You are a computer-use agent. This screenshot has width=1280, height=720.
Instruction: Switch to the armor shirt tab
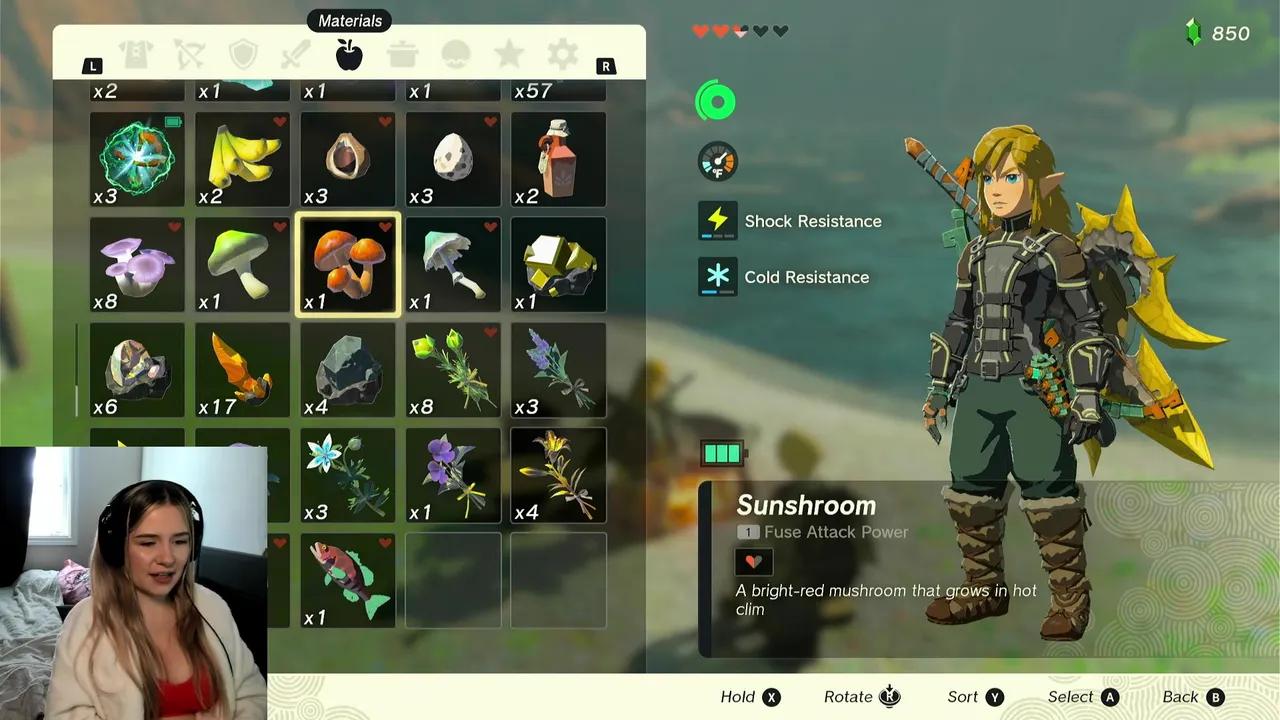pos(136,55)
